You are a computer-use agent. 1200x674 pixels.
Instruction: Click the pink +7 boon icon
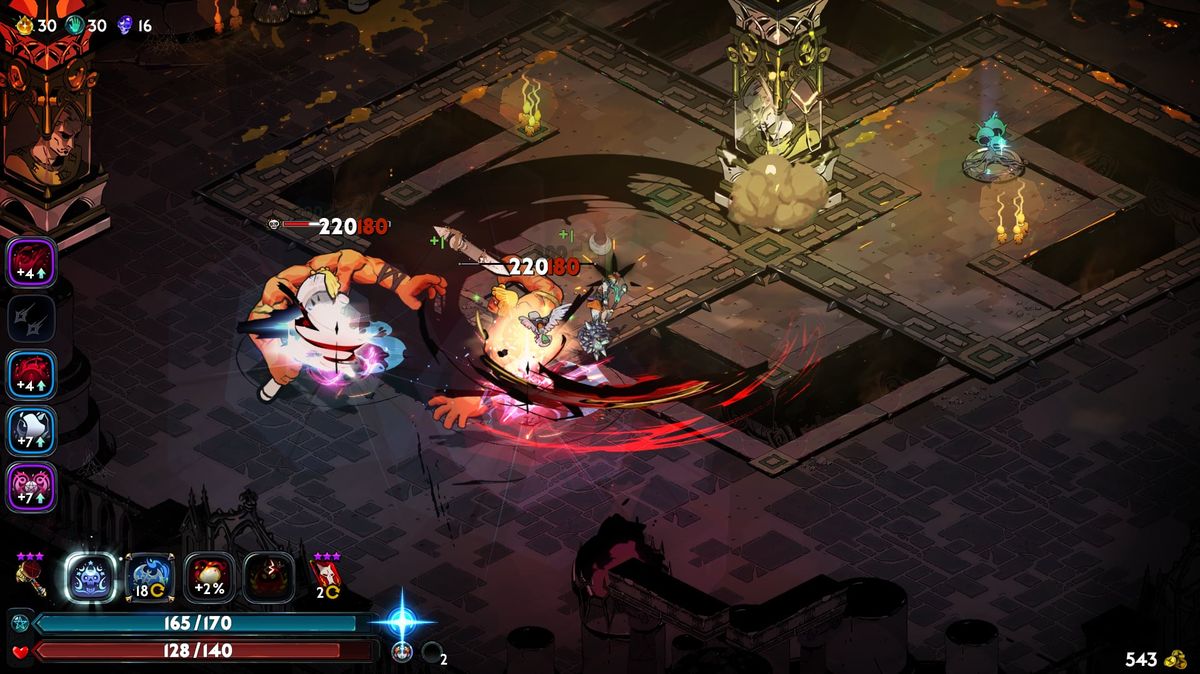coord(32,487)
